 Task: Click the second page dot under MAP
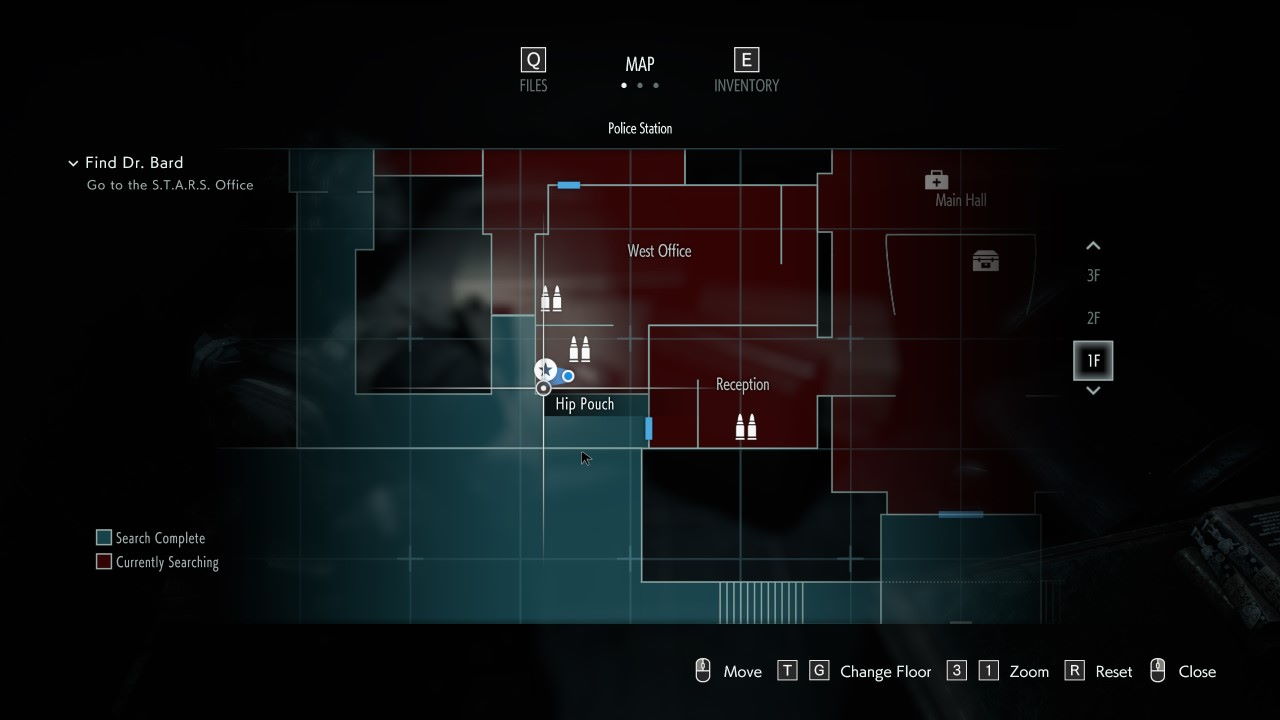click(640, 85)
